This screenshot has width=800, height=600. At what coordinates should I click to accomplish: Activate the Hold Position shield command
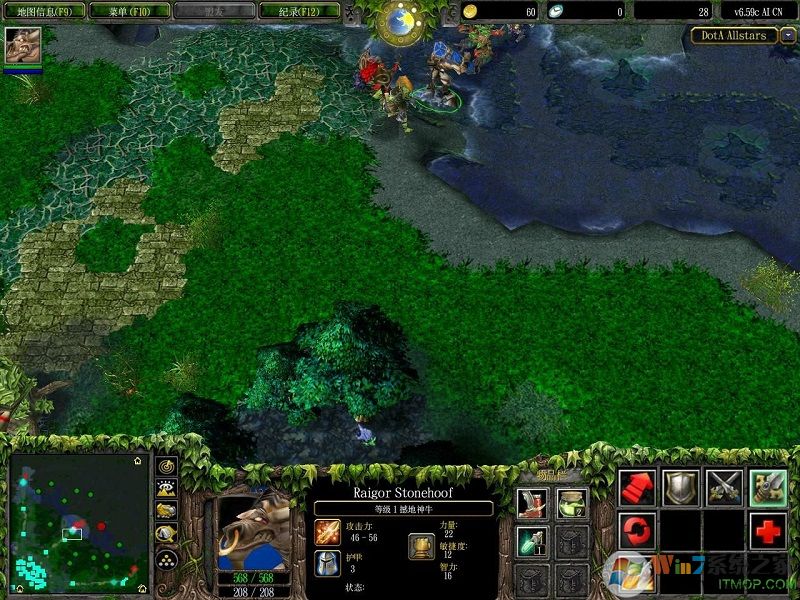coord(681,487)
